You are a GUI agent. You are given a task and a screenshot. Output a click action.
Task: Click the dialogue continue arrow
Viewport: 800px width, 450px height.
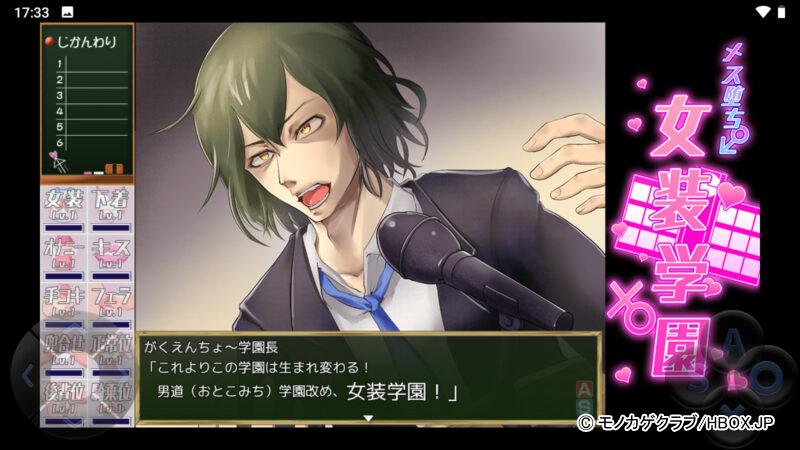pos(367,417)
